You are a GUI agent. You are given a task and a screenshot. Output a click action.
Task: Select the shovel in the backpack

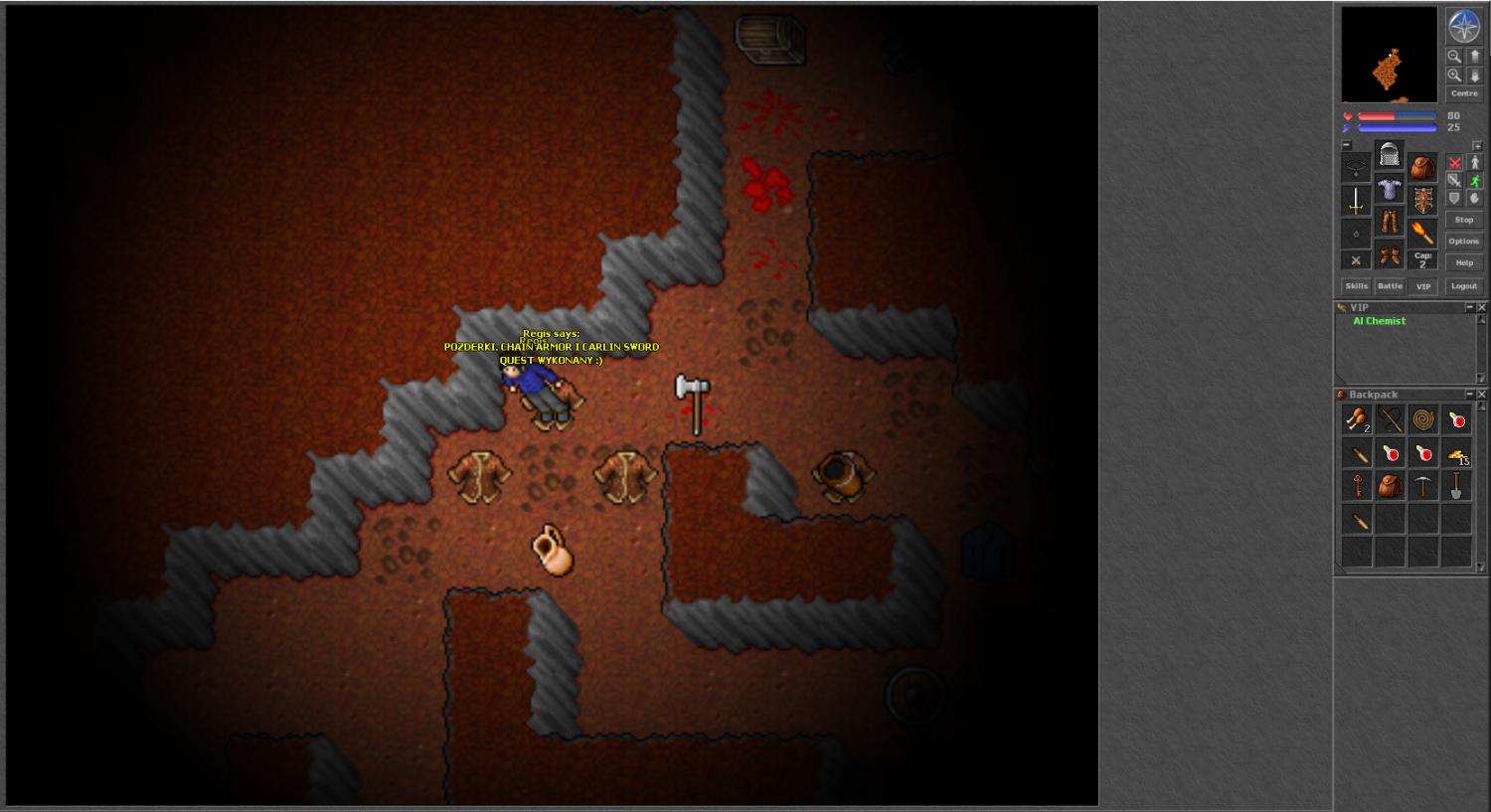click(1457, 487)
